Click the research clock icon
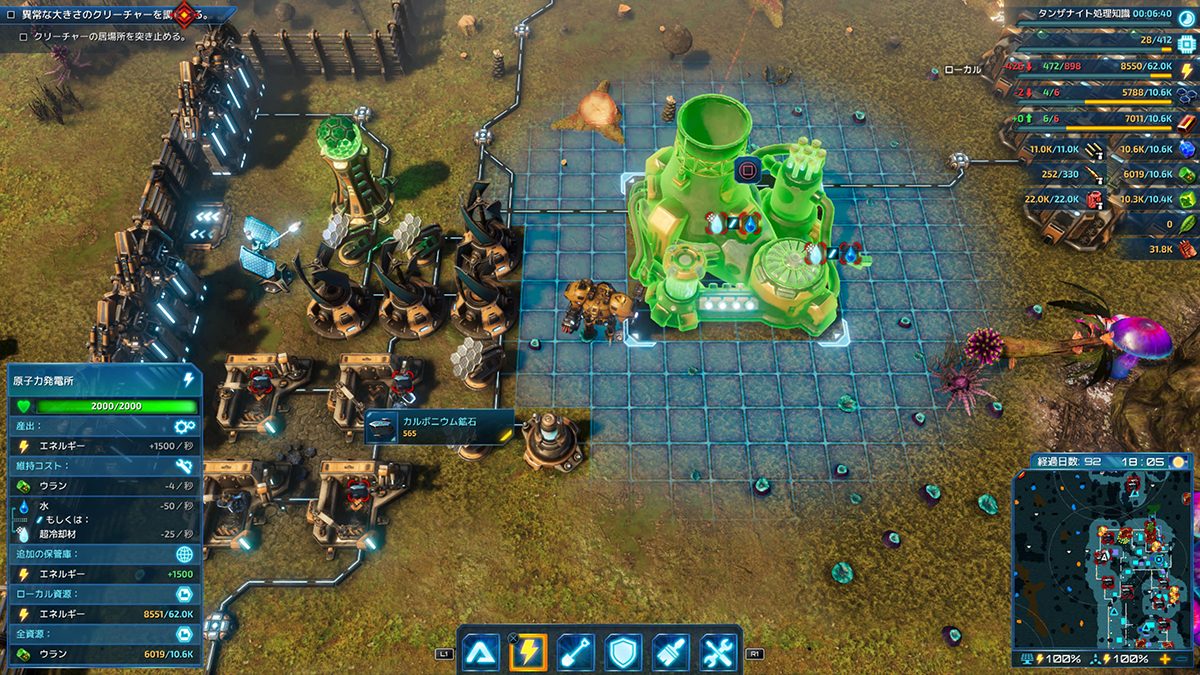The image size is (1200, 675). [1187, 16]
